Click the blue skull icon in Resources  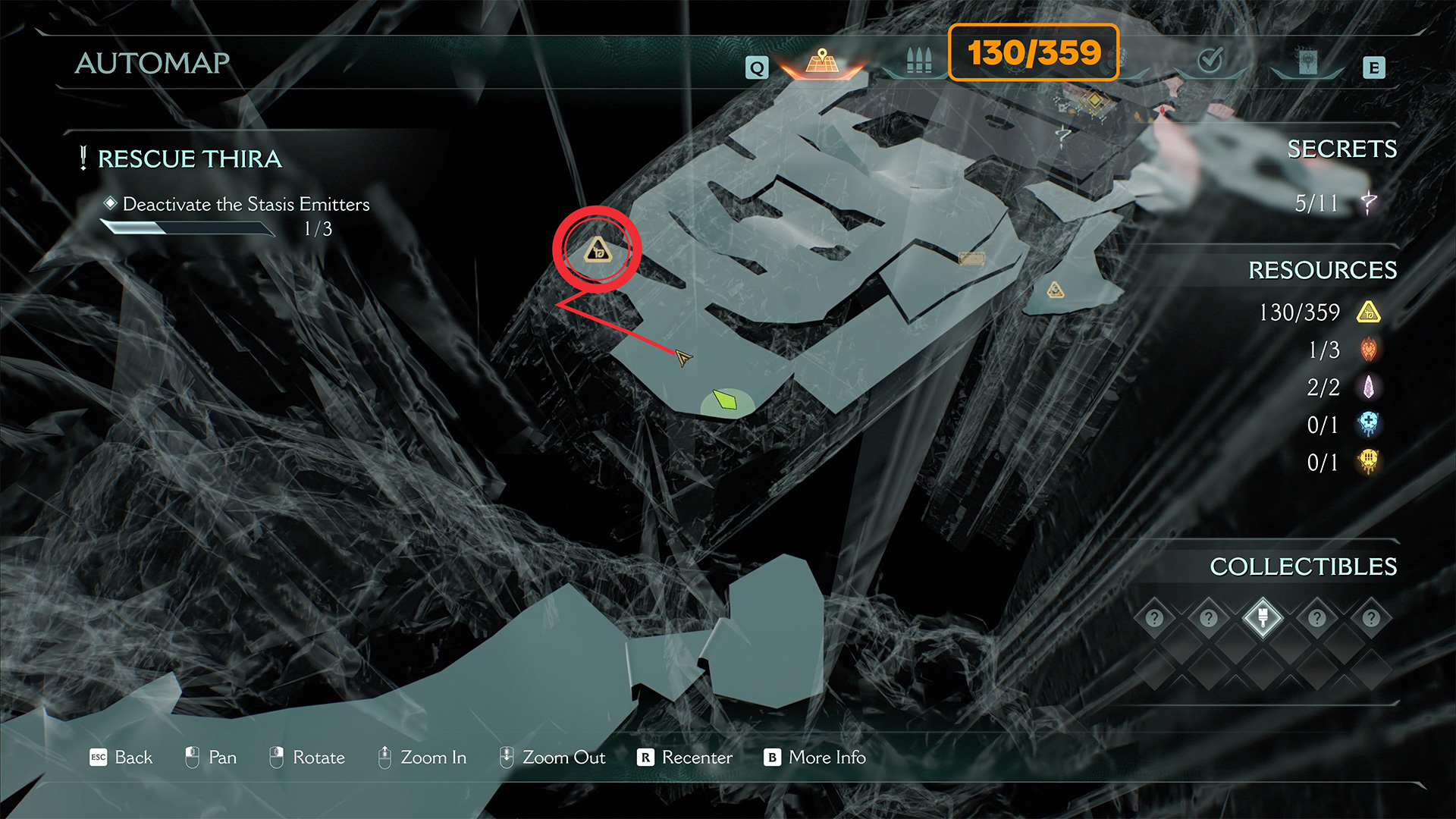[x=1368, y=425]
